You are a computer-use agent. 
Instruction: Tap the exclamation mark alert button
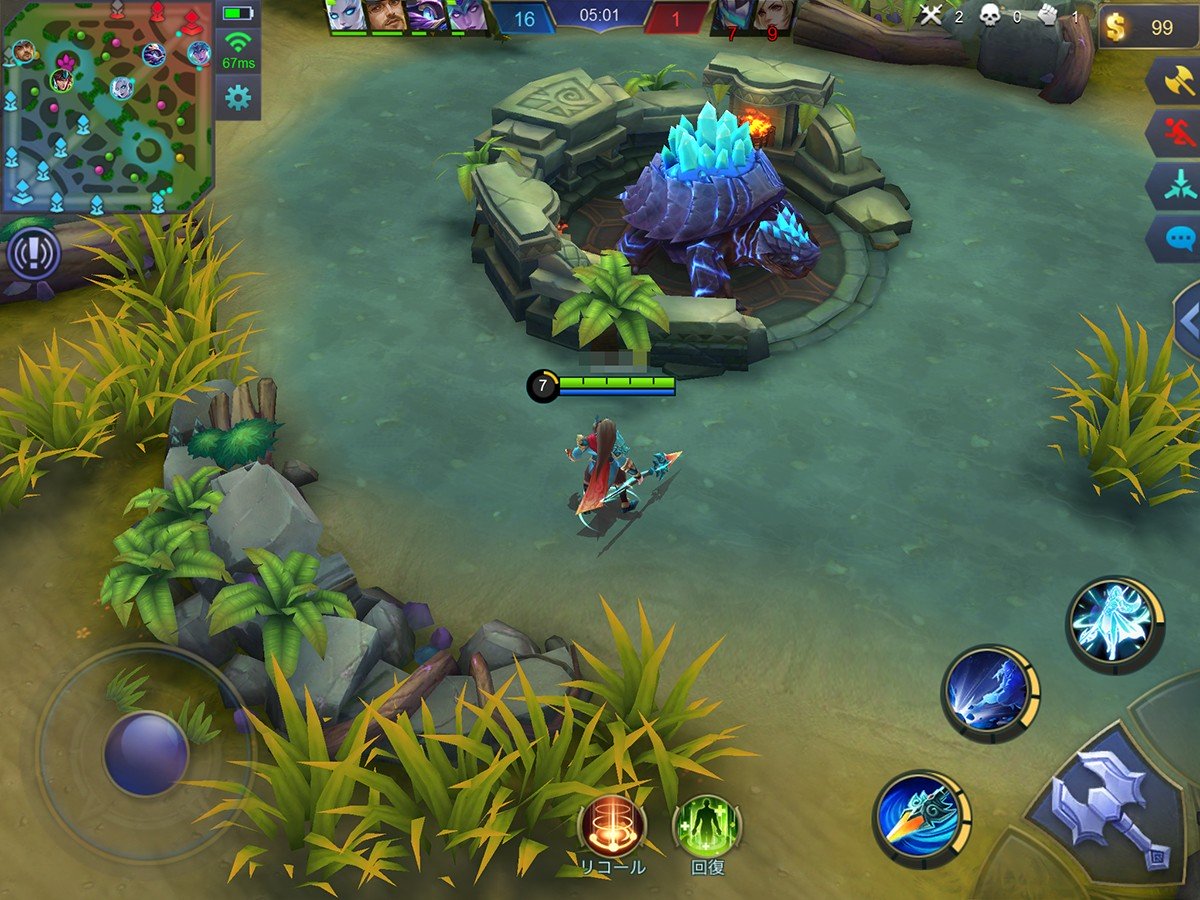(34, 254)
